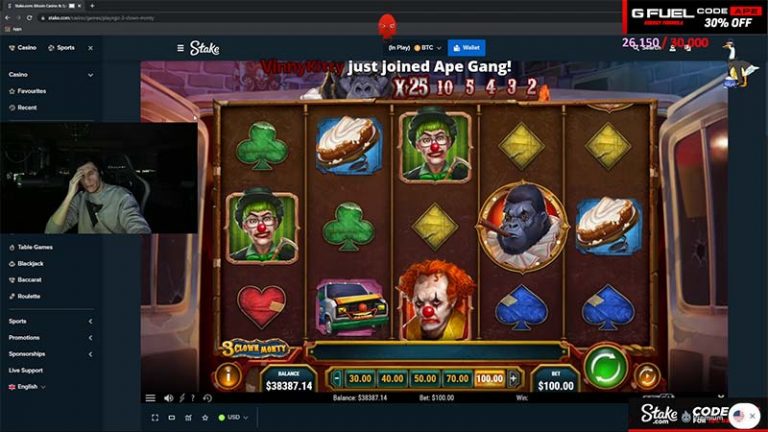Choose the 40.00 bet option

[393, 379]
